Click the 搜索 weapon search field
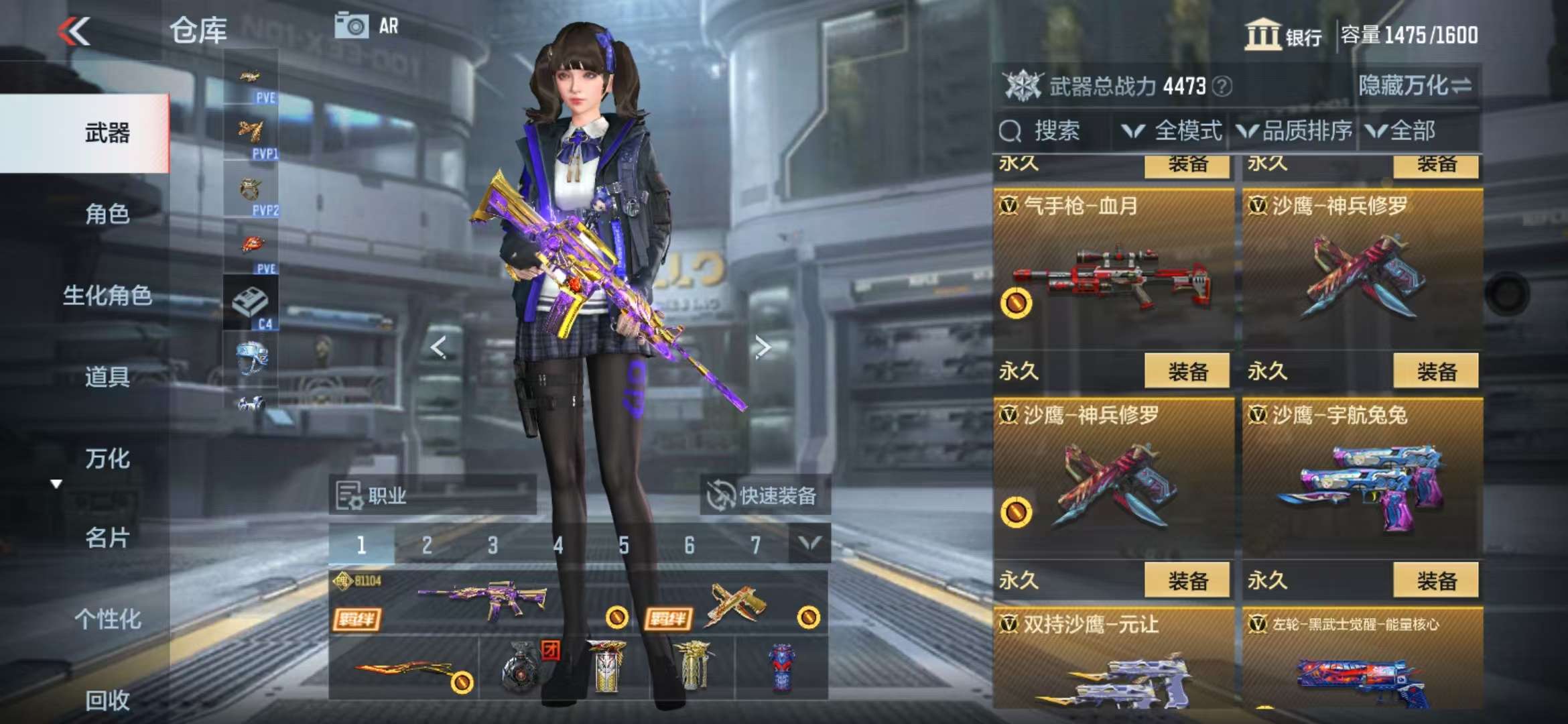Screen dimensions: 1568x724 pos(1053,131)
